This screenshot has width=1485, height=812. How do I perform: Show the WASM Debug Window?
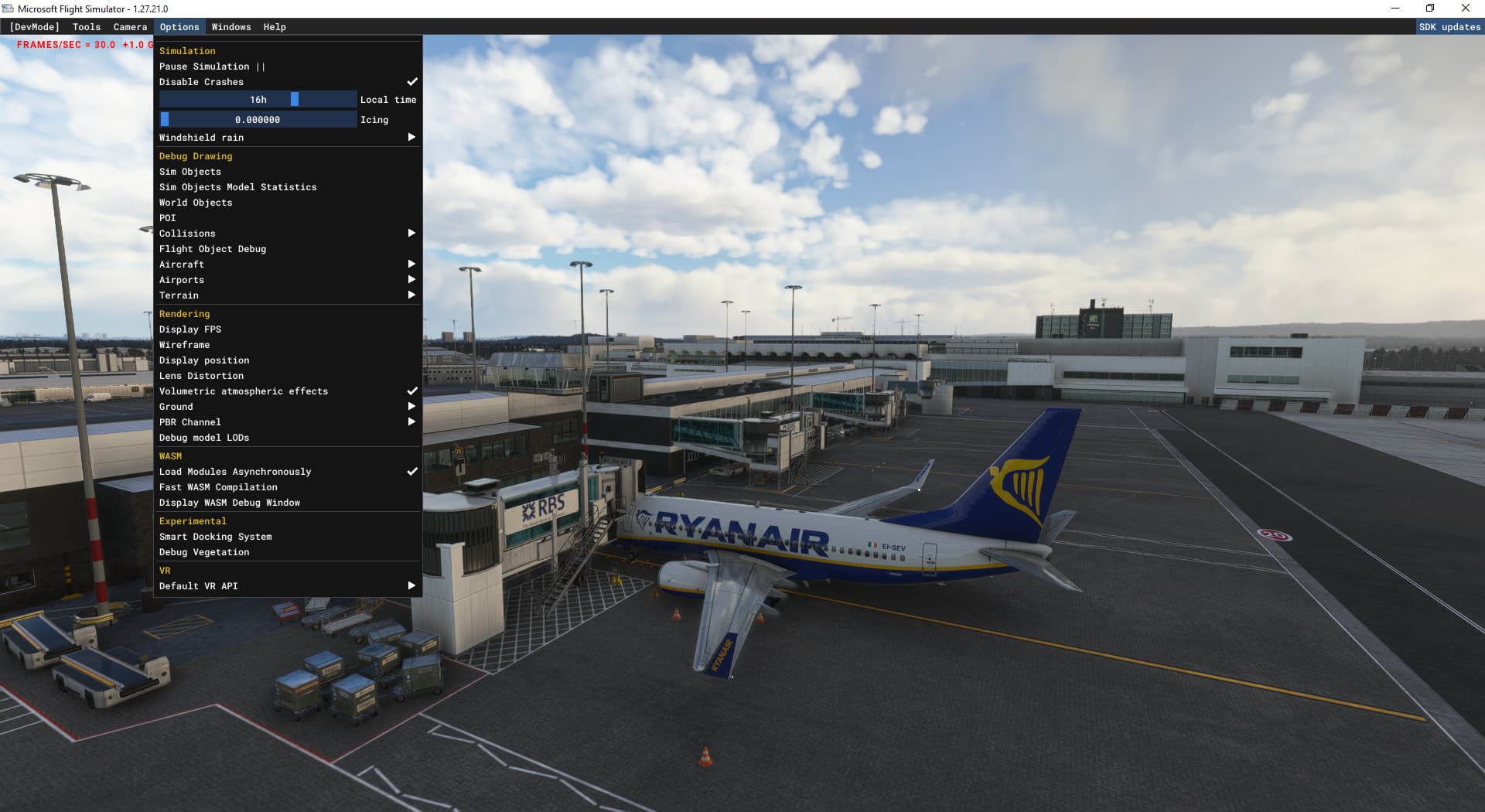click(x=229, y=502)
